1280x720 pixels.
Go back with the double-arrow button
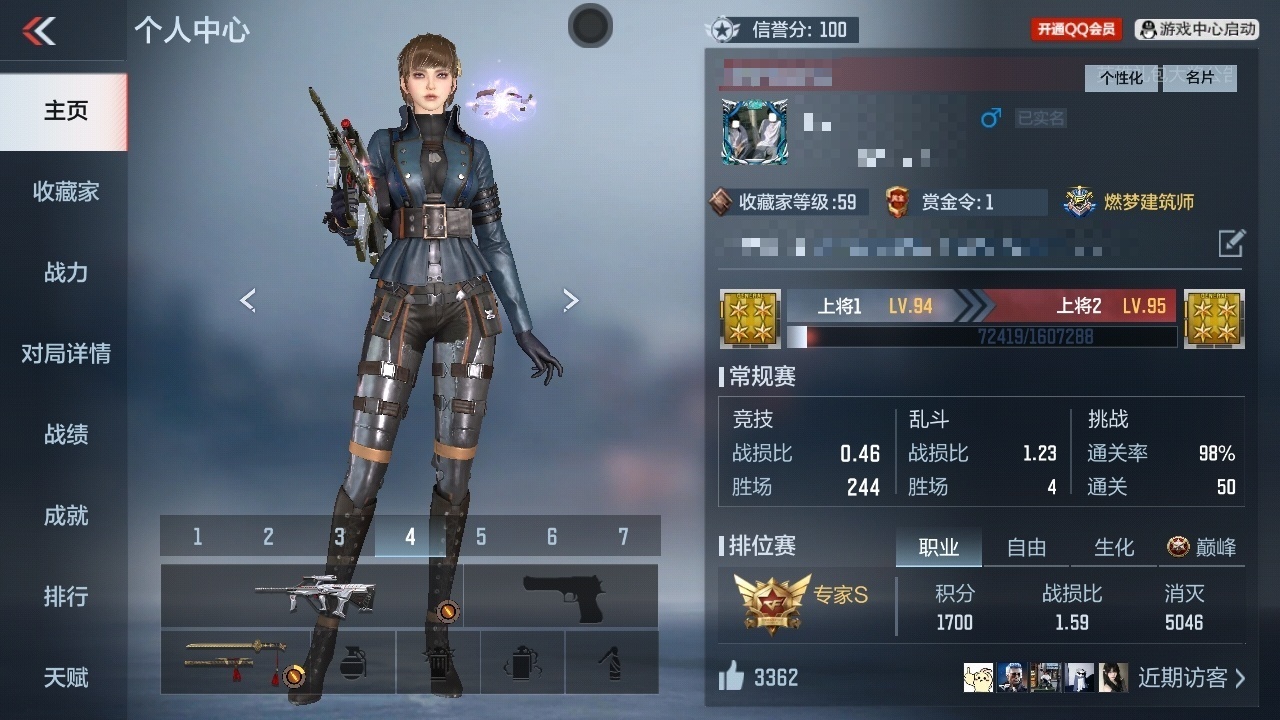(x=40, y=31)
